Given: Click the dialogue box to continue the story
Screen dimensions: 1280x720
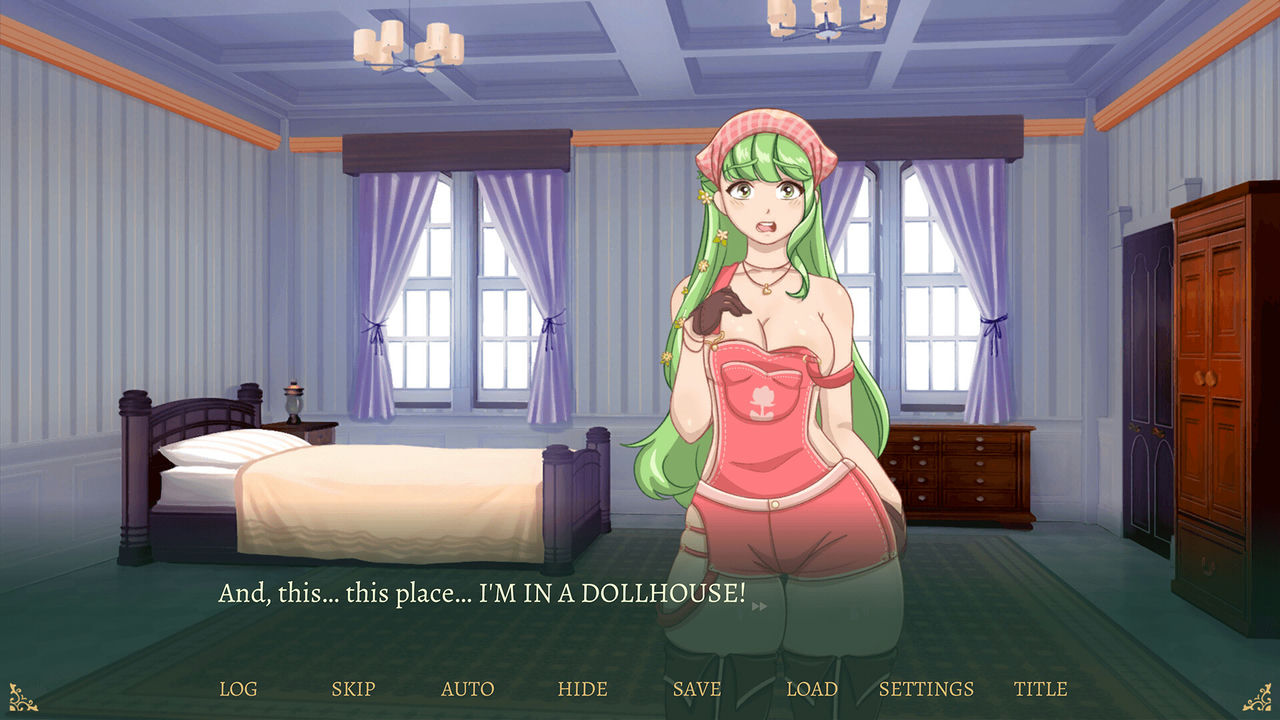Looking at the screenshot, I should click(x=480, y=592).
